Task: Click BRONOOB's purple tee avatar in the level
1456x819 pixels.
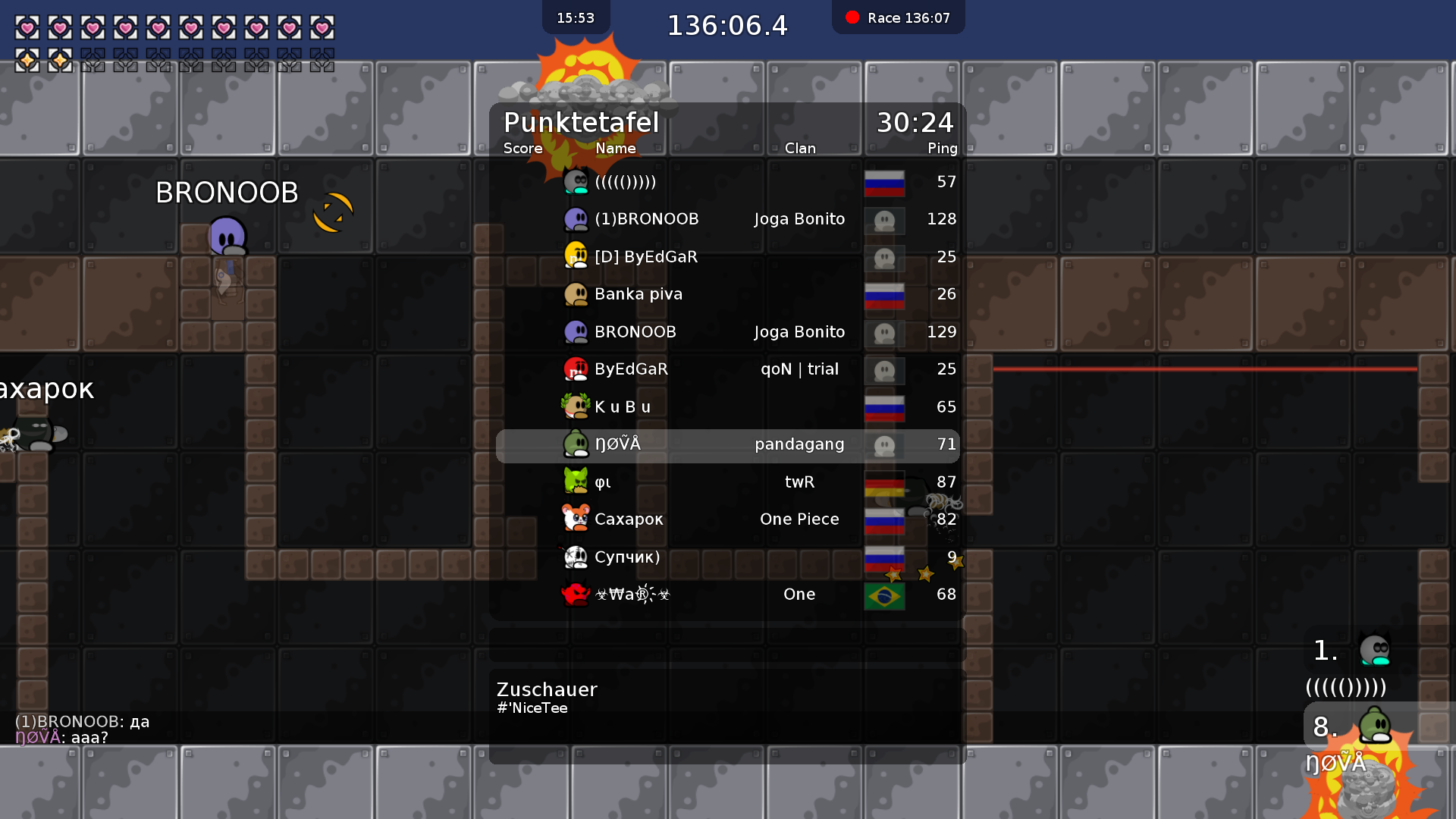Action: pos(227,237)
